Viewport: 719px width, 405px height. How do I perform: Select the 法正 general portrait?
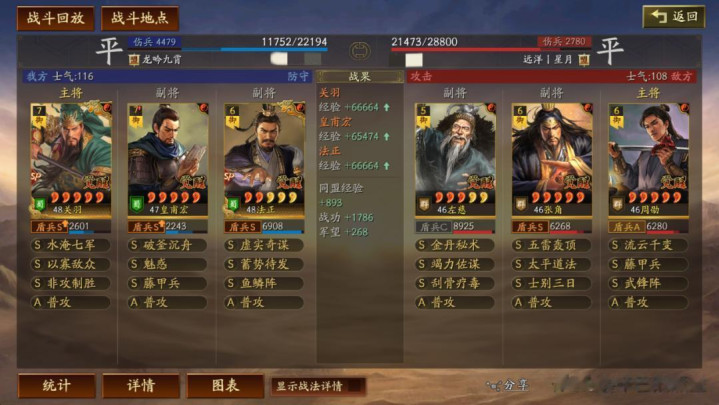pos(263,159)
